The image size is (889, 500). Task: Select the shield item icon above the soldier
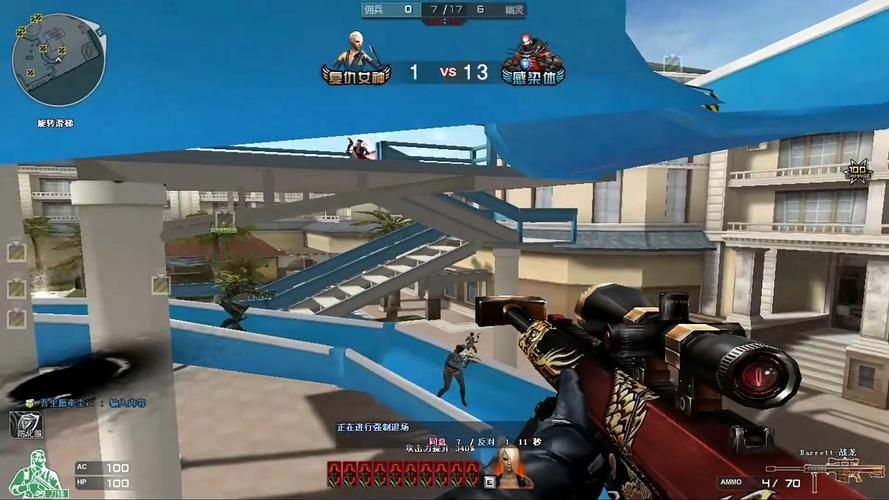25,425
